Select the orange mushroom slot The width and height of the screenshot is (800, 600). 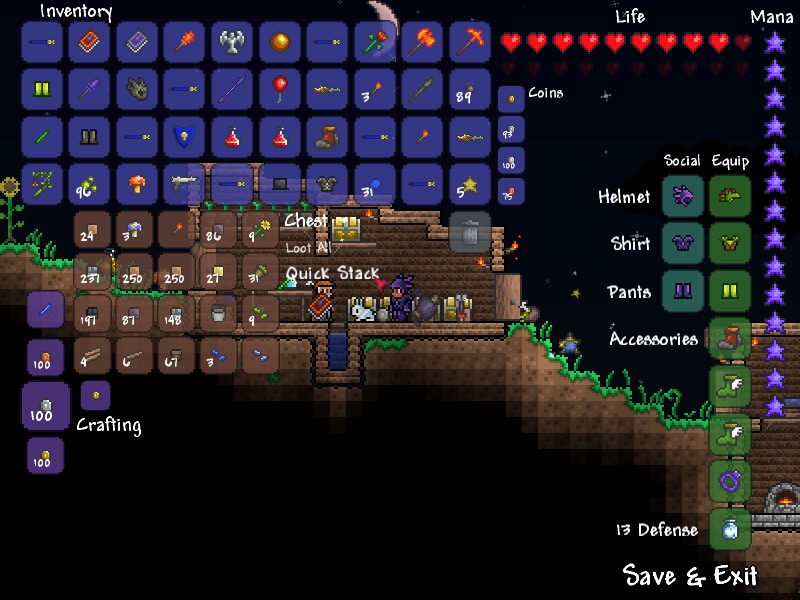tap(136, 184)
